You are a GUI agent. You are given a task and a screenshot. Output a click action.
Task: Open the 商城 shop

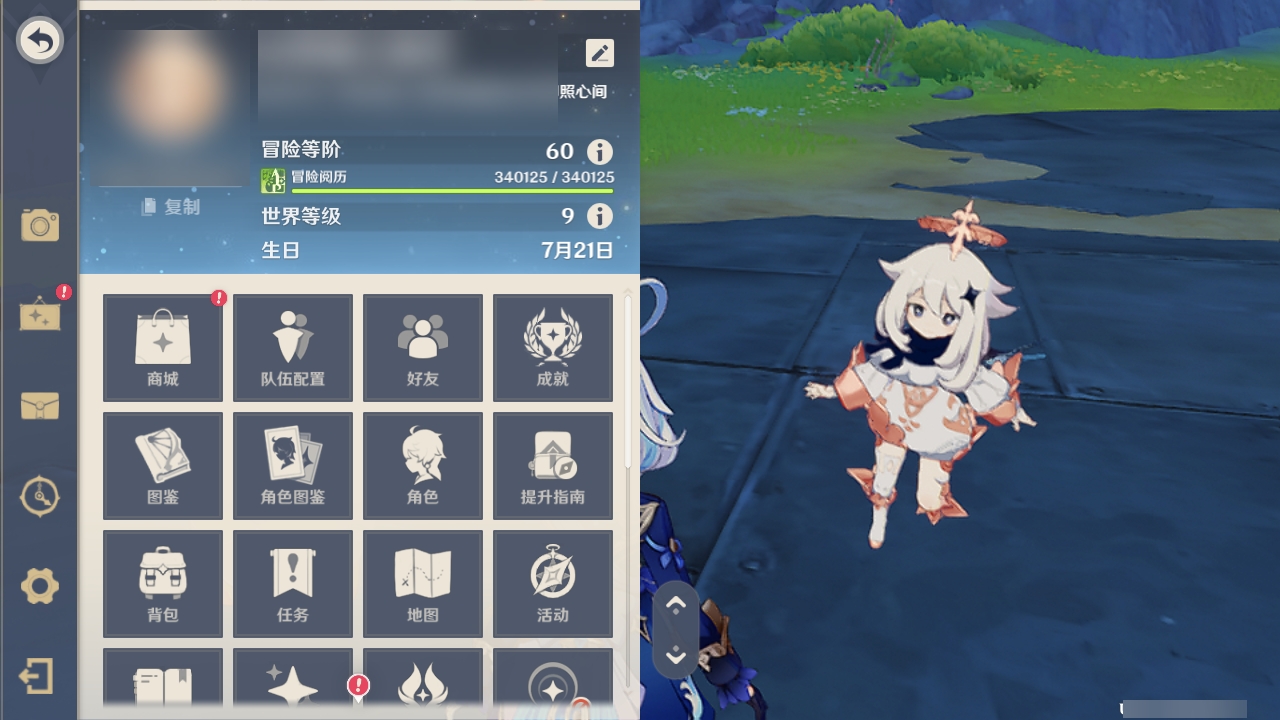[x=162, y=347]
